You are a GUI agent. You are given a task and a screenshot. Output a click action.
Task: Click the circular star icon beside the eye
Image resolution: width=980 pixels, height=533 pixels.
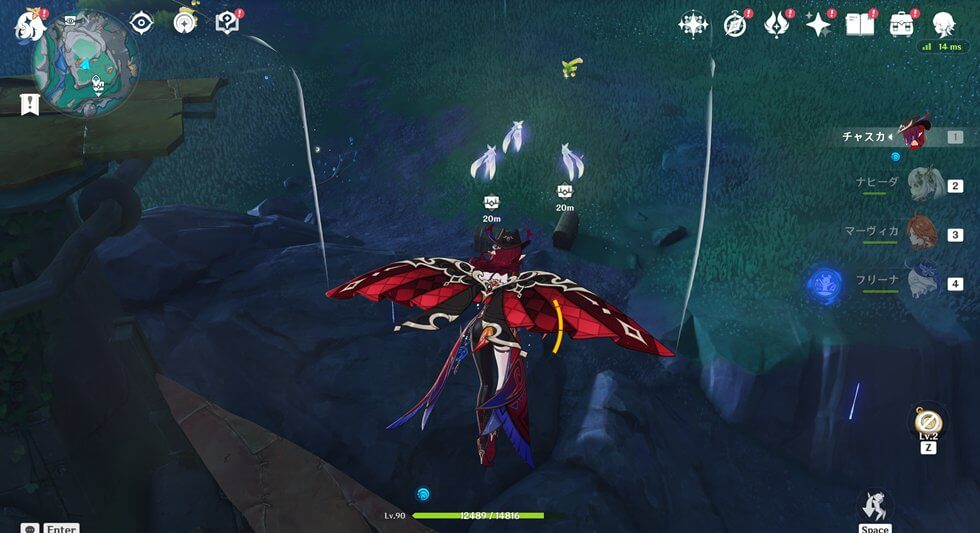click(x=184, y=22)
